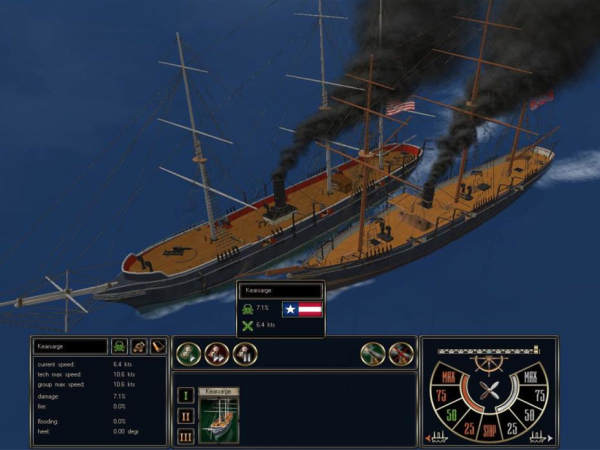
Task: Set game speed to normal play
Action: click(189, 353)
